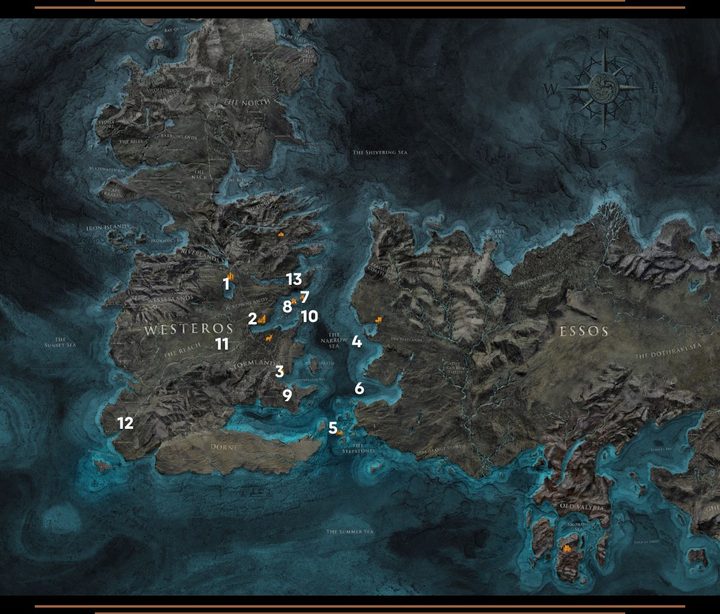Pick map marker number 5
720x614 pixels.
click(332, 428)
